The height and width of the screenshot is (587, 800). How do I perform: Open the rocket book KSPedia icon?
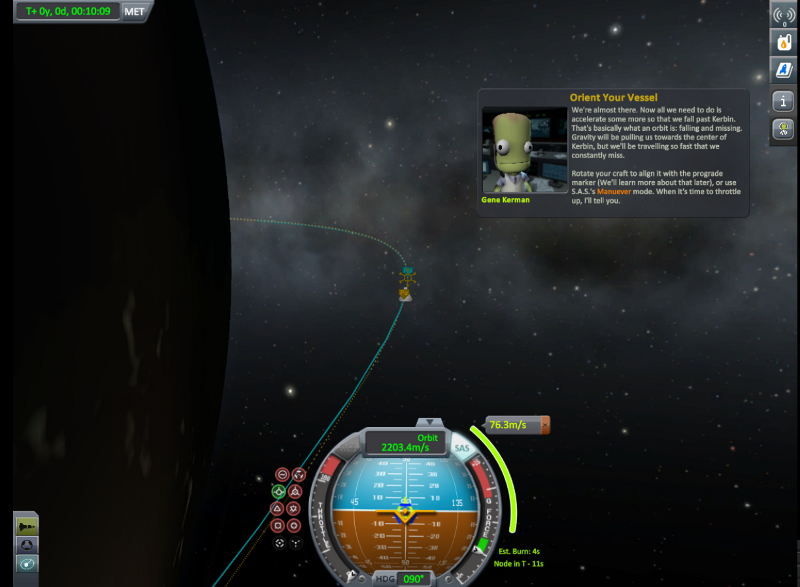pyautogui.click(x=782, y=70)
